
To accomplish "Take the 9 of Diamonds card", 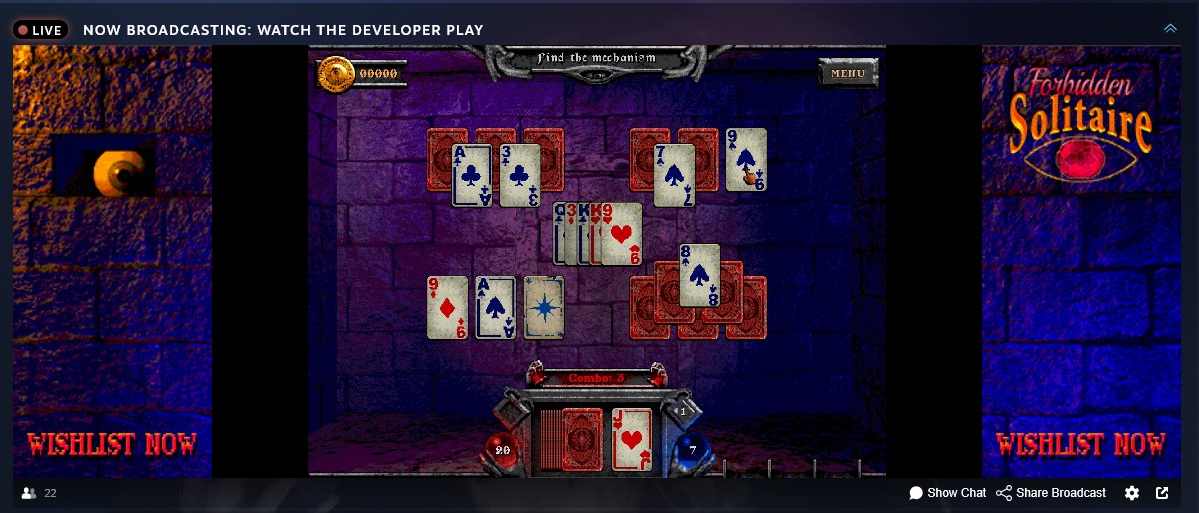I will (x=447, y=307).
